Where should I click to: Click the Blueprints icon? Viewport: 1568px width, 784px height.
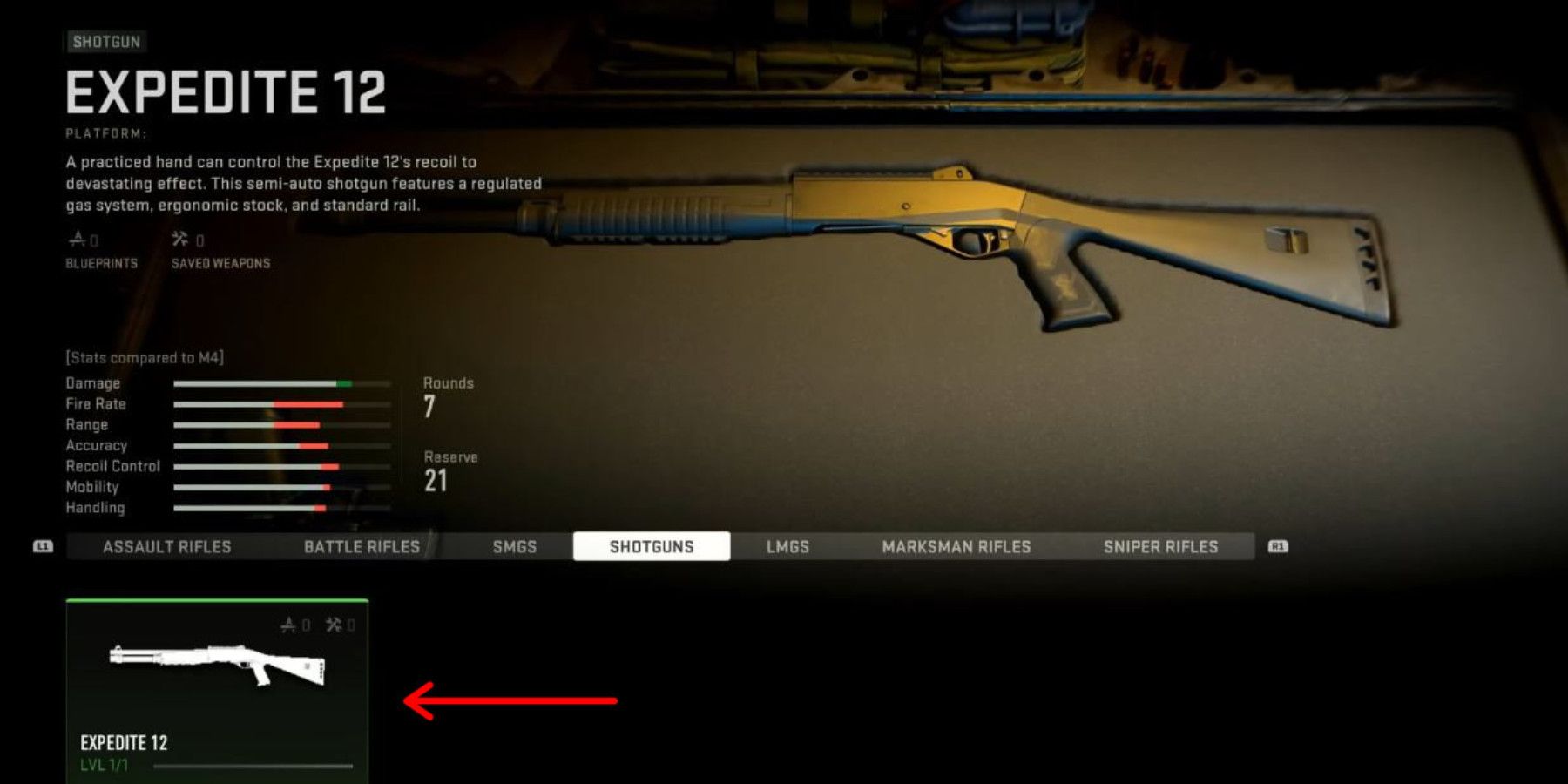coord(78,237)
